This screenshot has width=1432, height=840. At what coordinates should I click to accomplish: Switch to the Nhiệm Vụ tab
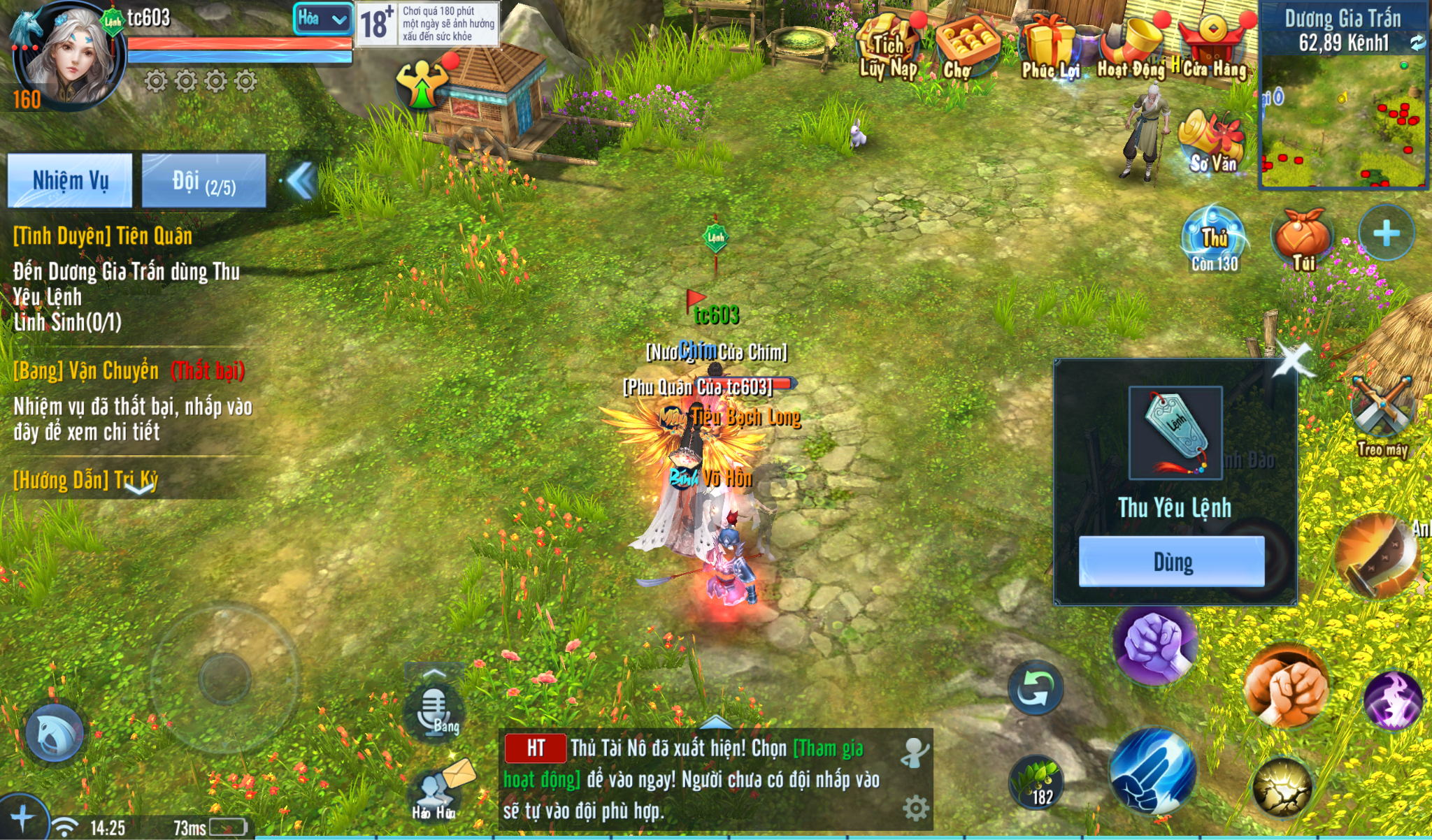70,181
